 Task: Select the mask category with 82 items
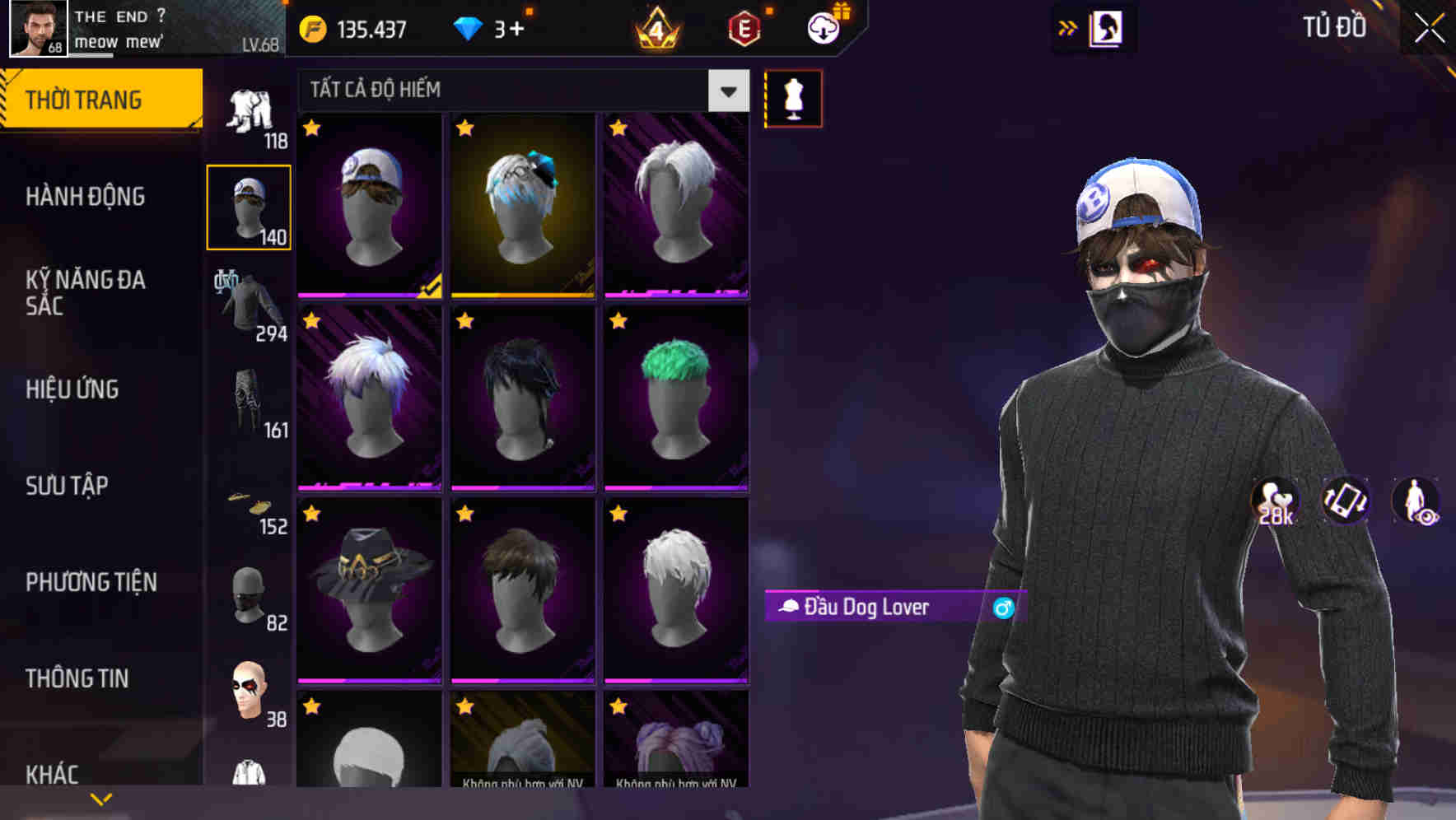tap(246, 594)
